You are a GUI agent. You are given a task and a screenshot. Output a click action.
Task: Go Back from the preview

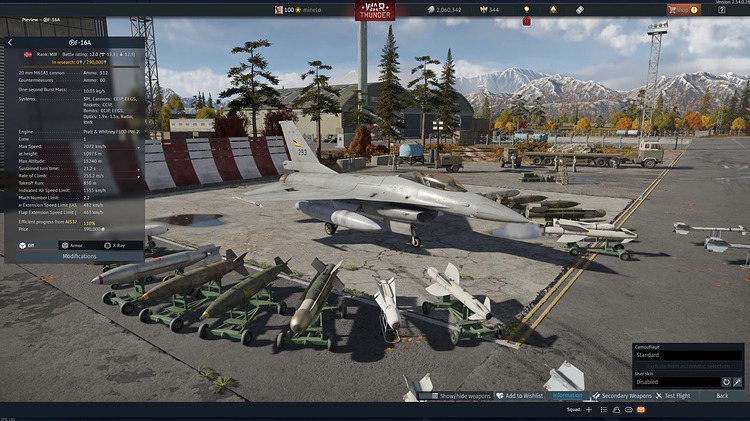pos(722,396)
